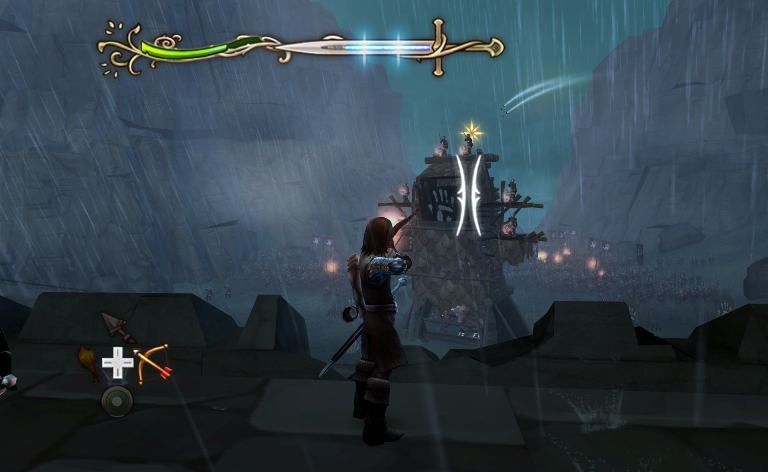
Task: Equip the bow and arrow icon
Action: (x=152, y=362)
